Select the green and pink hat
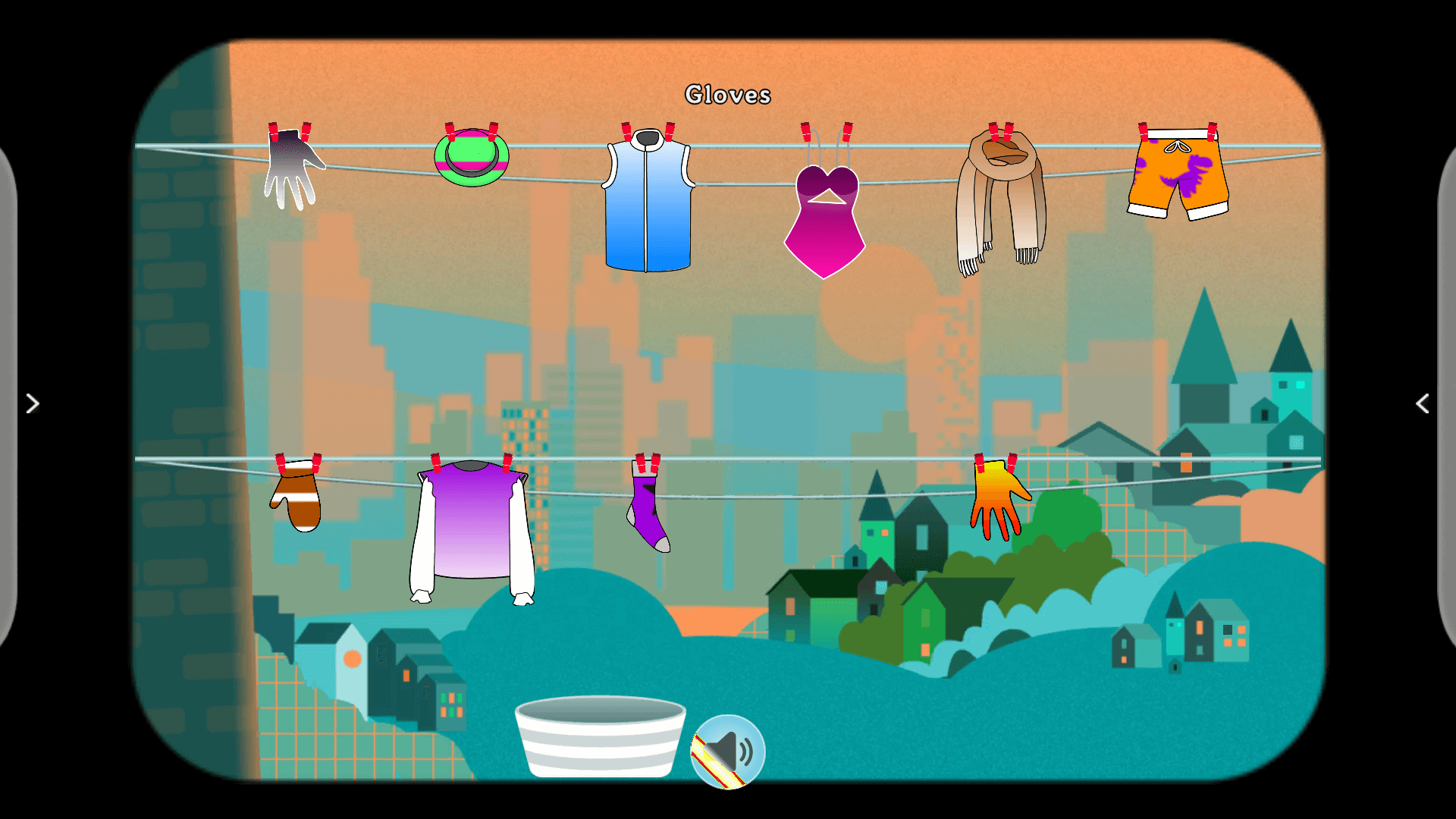1456x819 pixels. pyautogui.click(x=471, y=158)
